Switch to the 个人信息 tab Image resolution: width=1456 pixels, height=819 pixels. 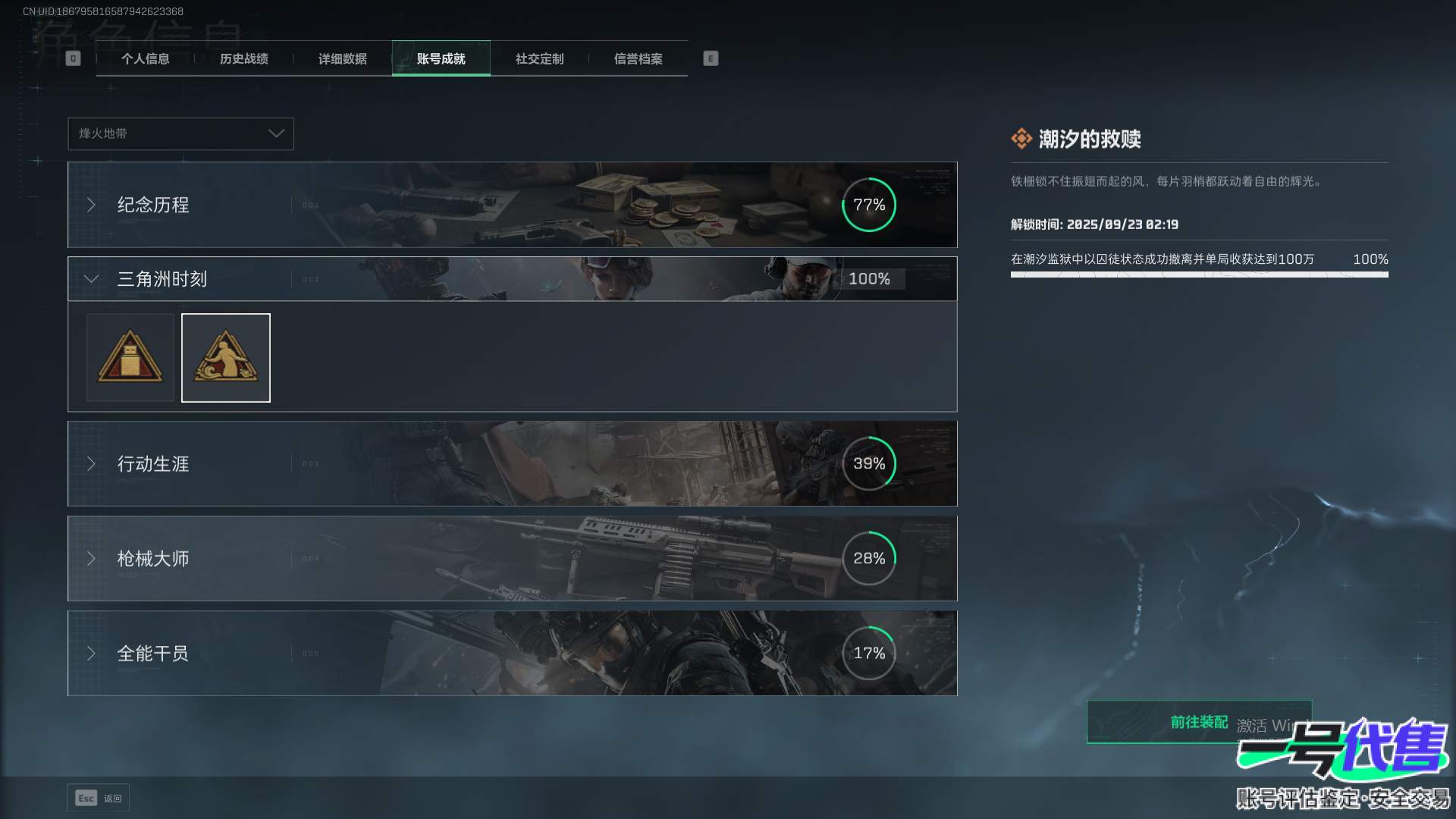(x=146, y=59)
